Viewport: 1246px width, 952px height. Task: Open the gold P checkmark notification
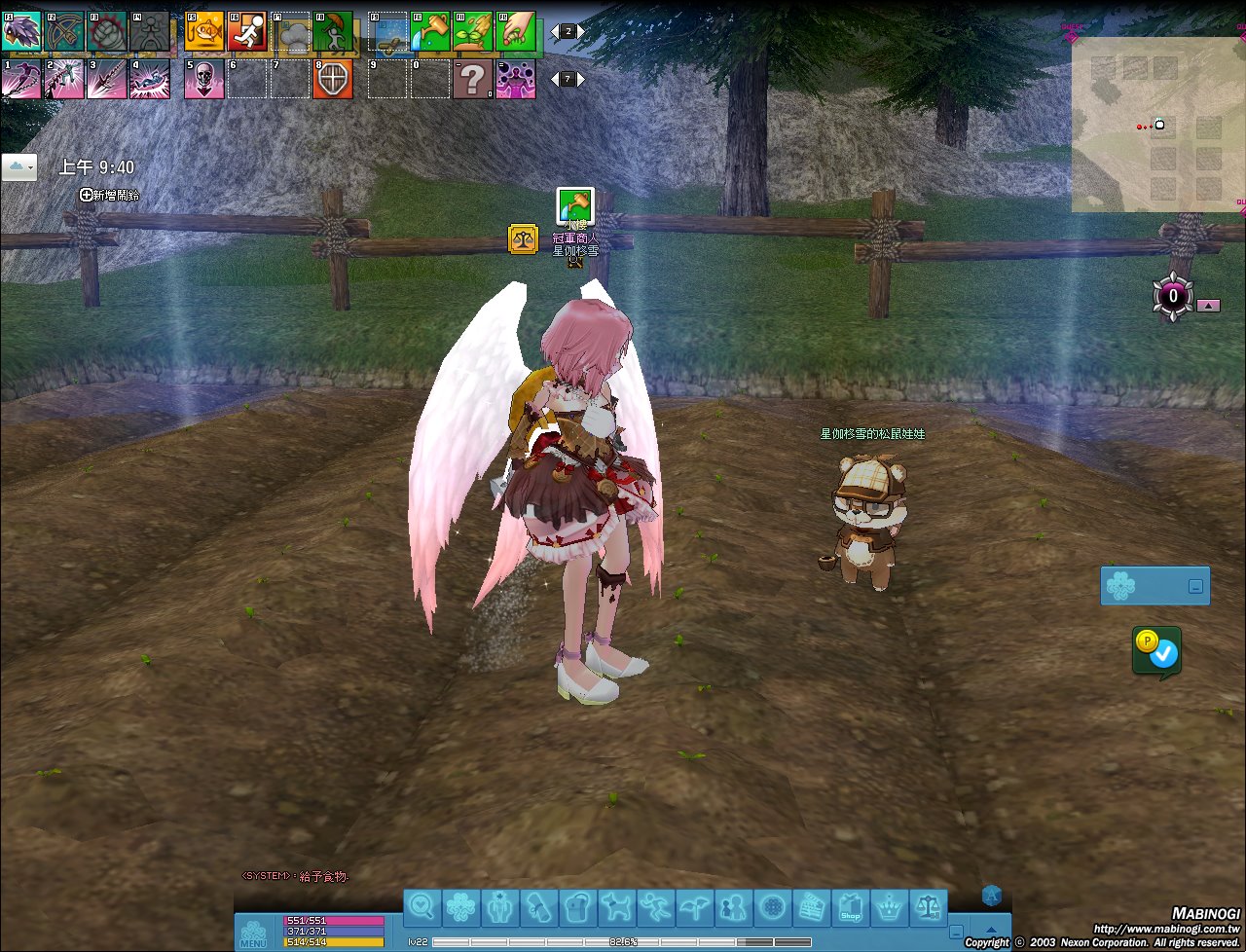1156,651
